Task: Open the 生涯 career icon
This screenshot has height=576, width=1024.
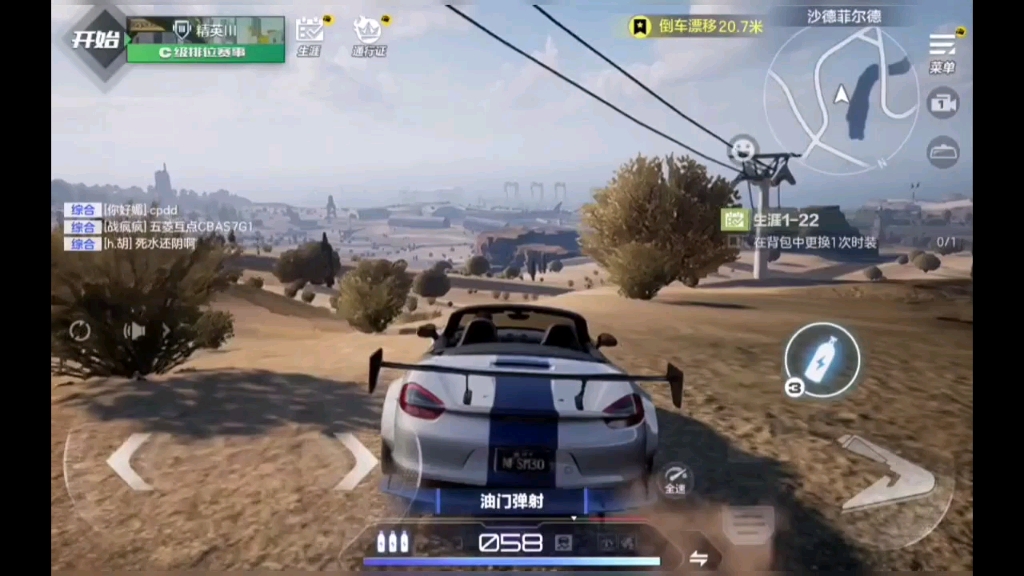Action: point(310,34)
